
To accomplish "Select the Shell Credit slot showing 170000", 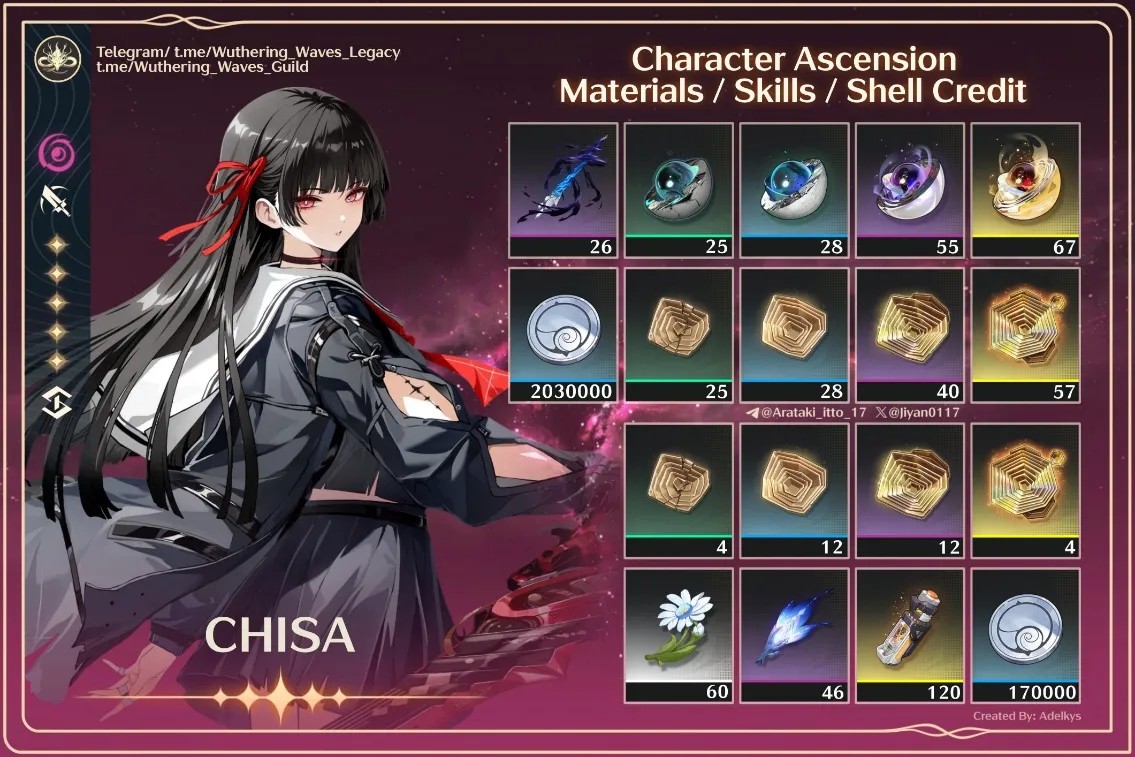I will click(1025, 635).
